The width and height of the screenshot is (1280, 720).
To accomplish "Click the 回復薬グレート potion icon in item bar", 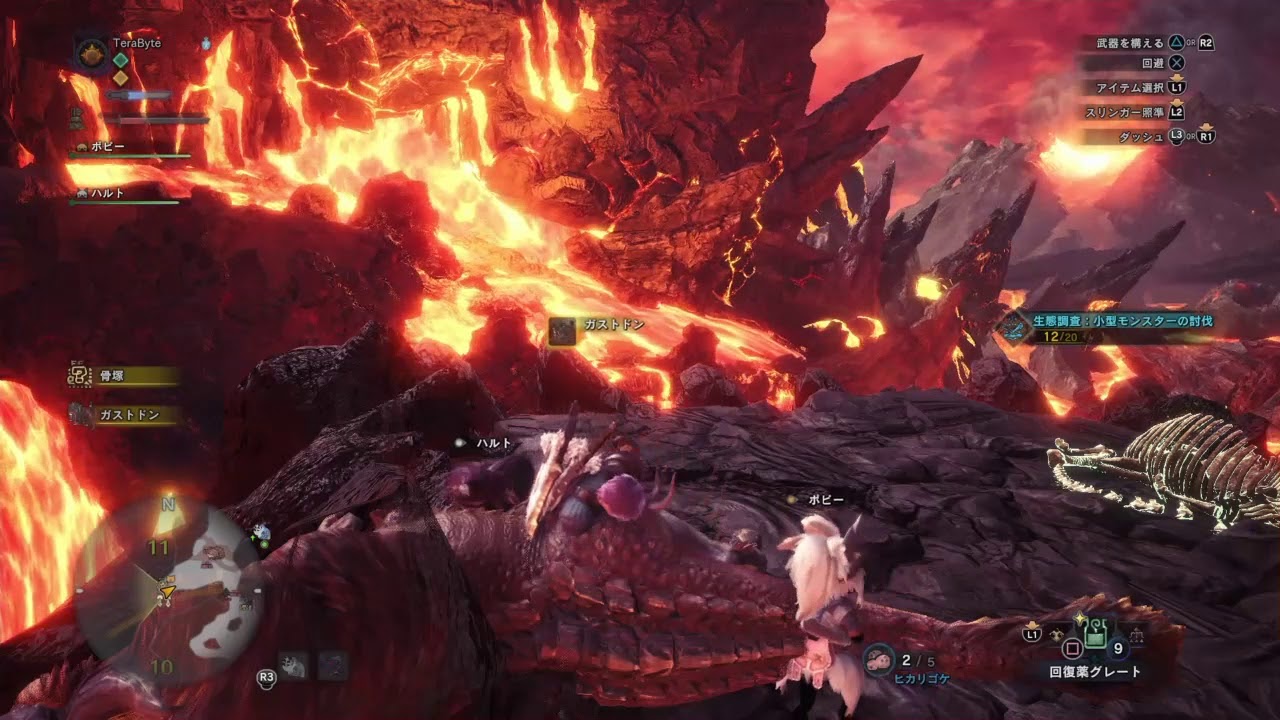I will pos(1095,635).
